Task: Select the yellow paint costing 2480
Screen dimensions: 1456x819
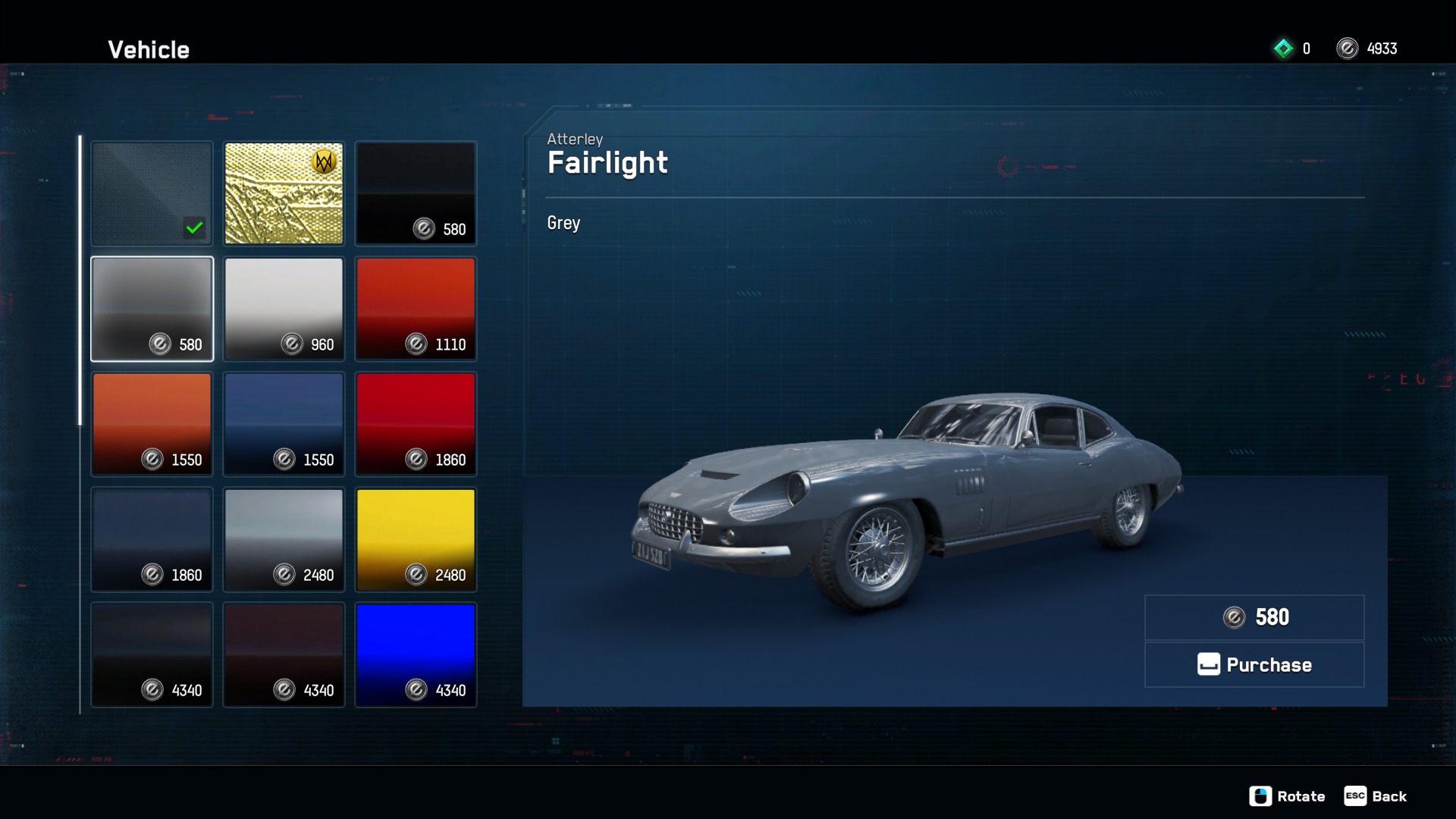Action: pos(416,539)
